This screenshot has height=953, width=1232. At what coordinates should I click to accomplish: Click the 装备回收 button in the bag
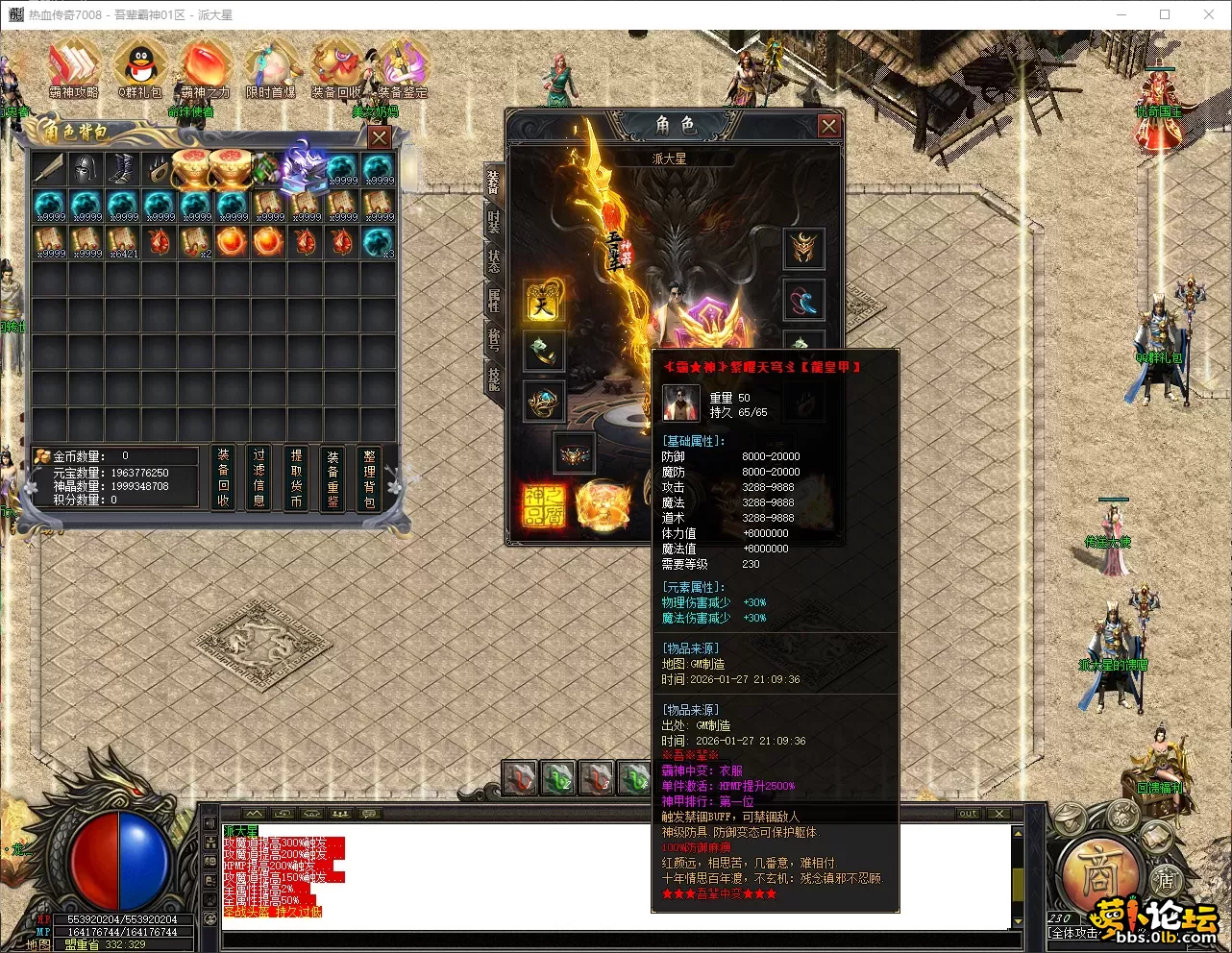point(223,477)
